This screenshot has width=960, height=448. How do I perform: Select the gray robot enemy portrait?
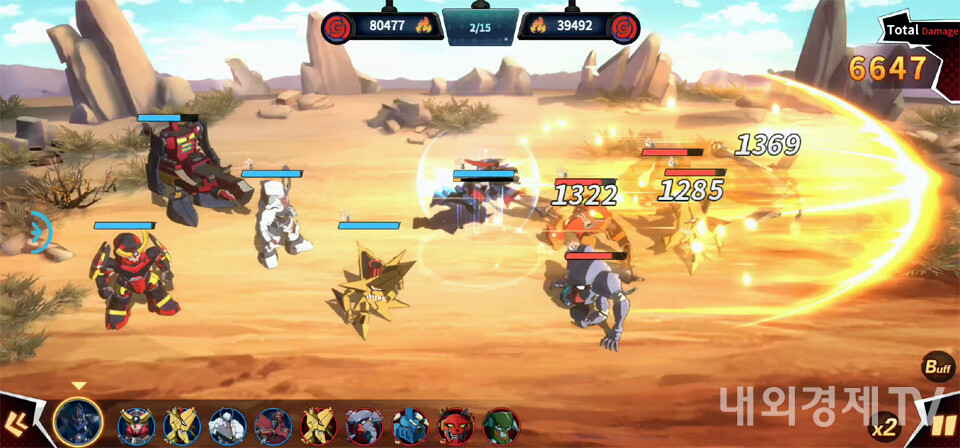(x=364, y=427)
